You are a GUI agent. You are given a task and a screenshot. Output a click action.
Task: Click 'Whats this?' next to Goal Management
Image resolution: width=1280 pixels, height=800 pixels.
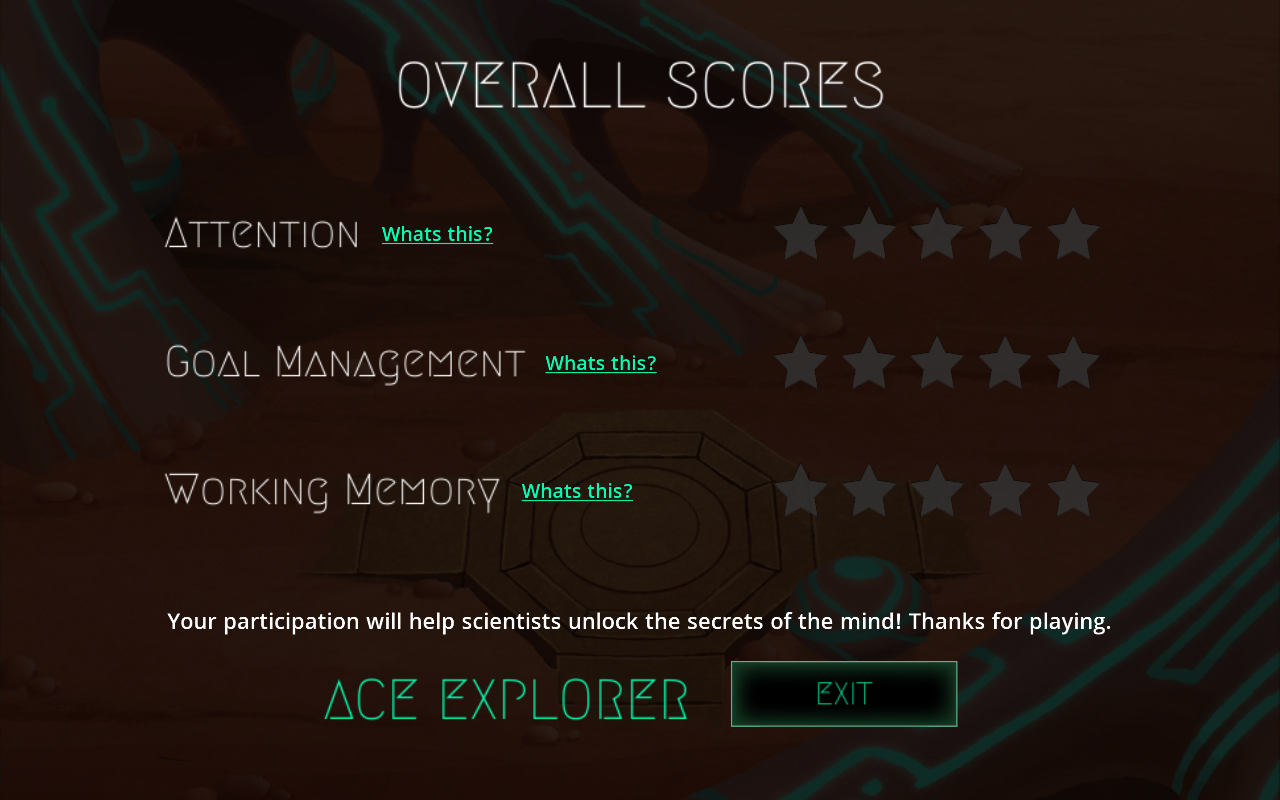pos(601,362)
